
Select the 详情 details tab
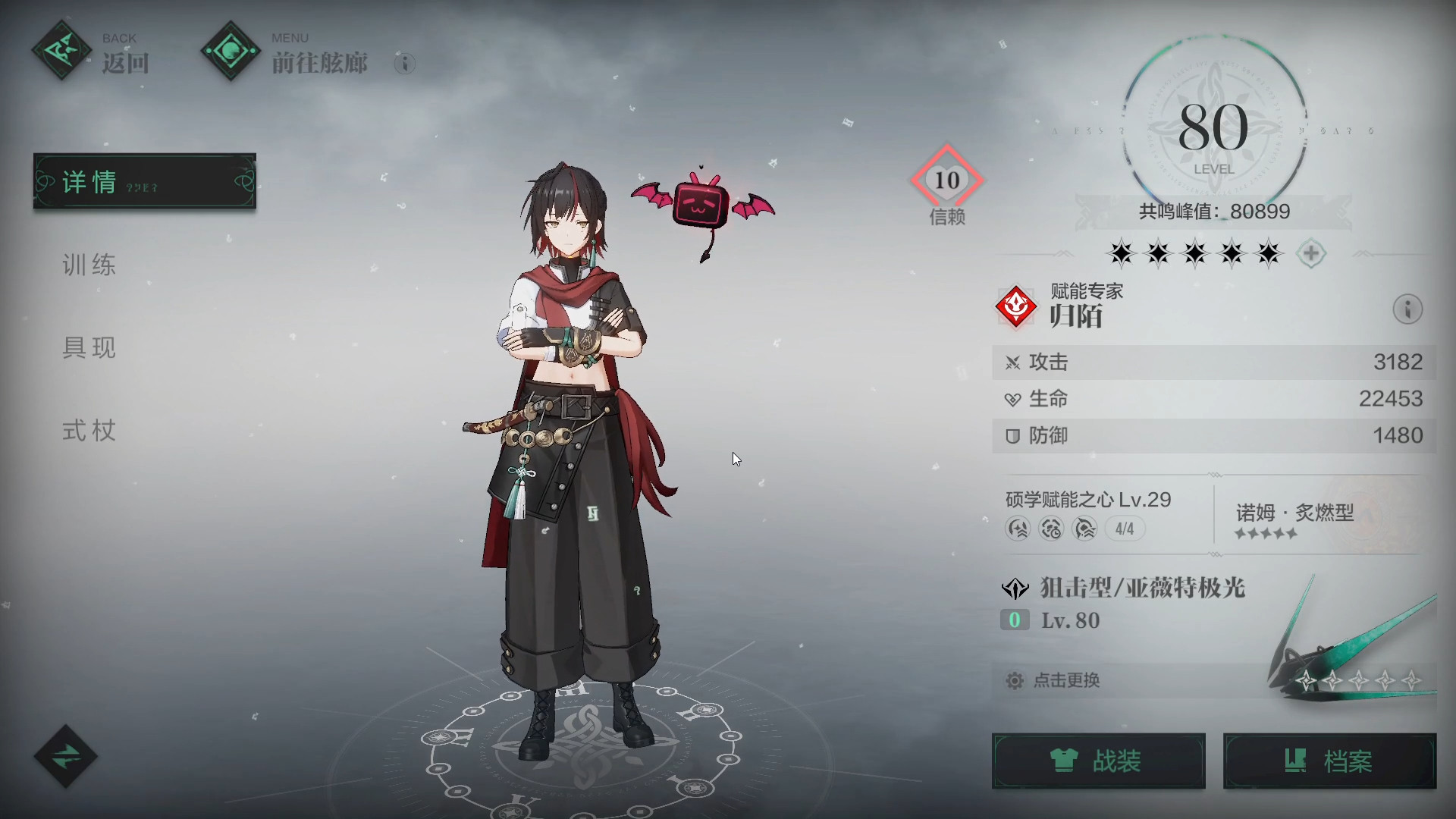point(144,182)
